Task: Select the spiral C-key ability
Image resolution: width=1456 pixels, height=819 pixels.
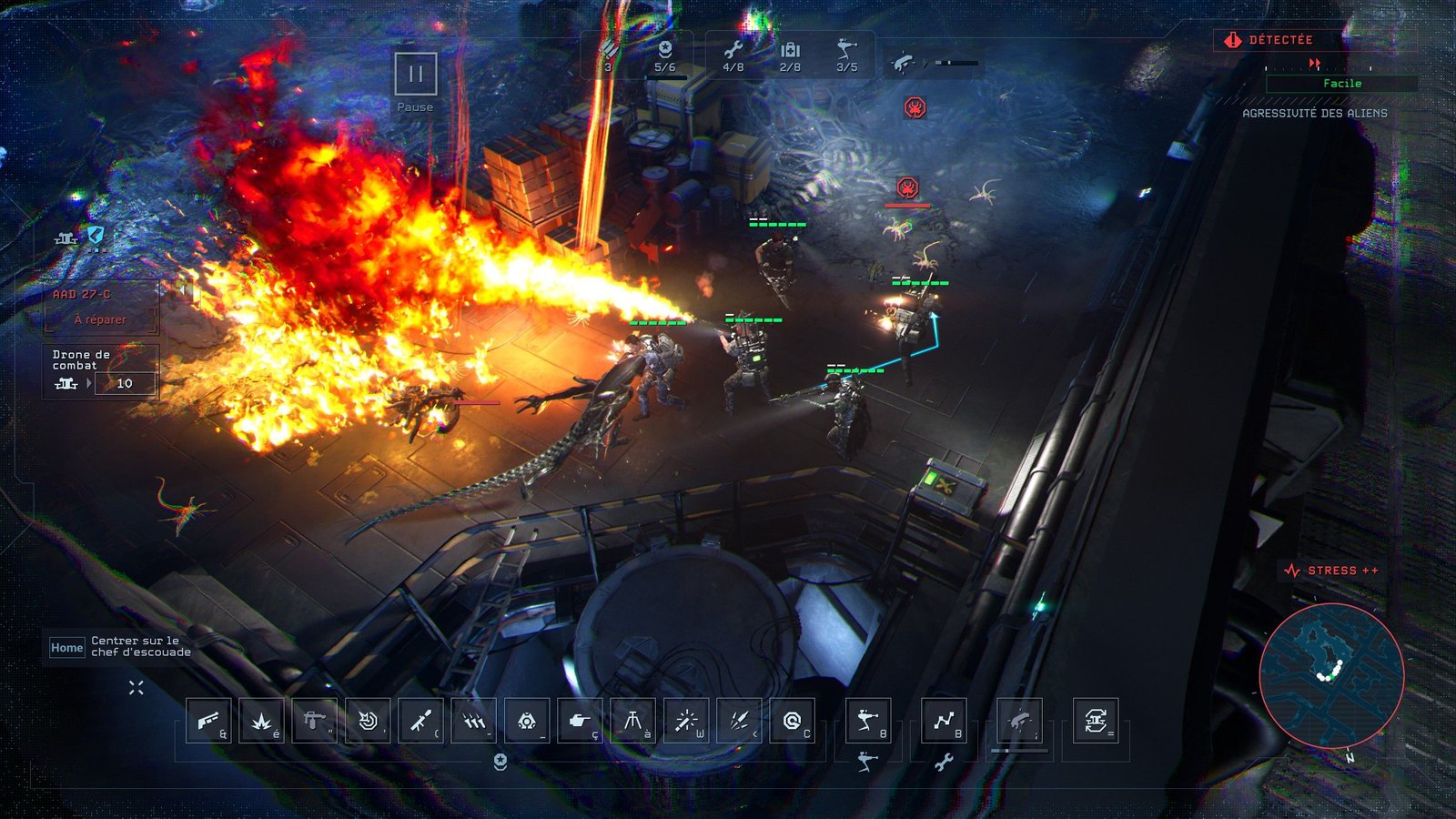Action: point(792,721)
